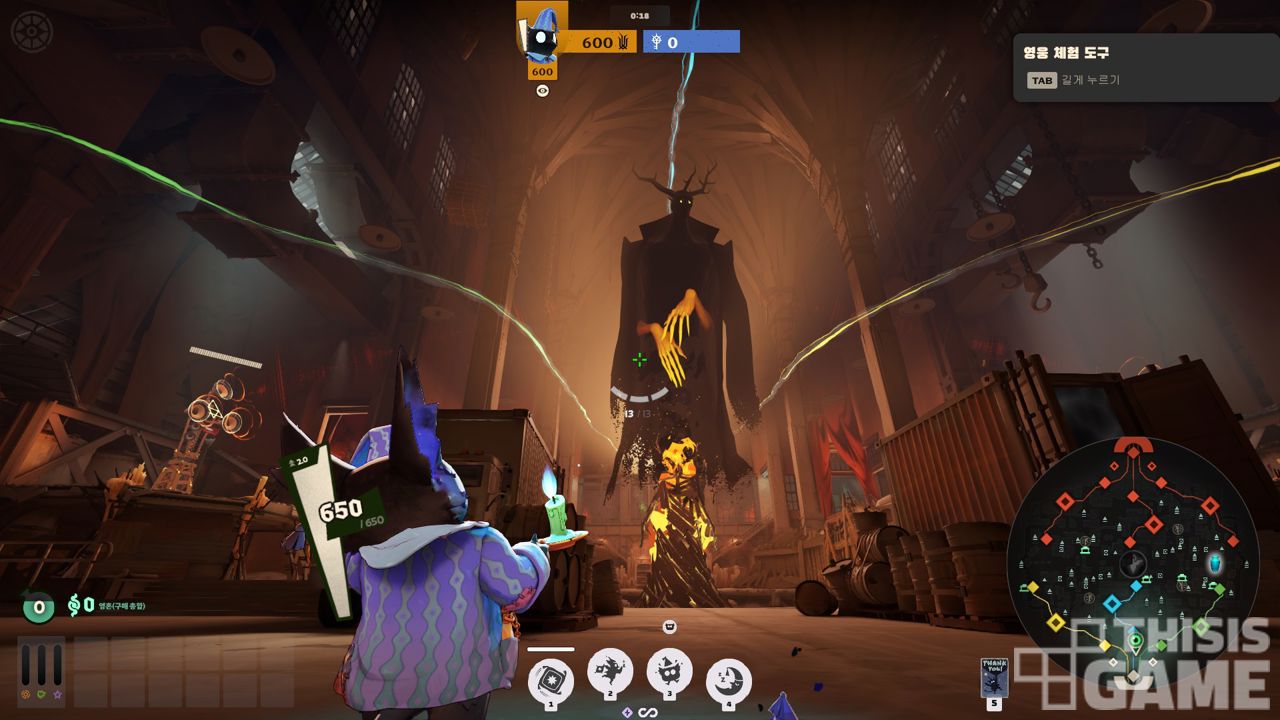Select the orange weapon stat category icon

(x=25, y=693)
